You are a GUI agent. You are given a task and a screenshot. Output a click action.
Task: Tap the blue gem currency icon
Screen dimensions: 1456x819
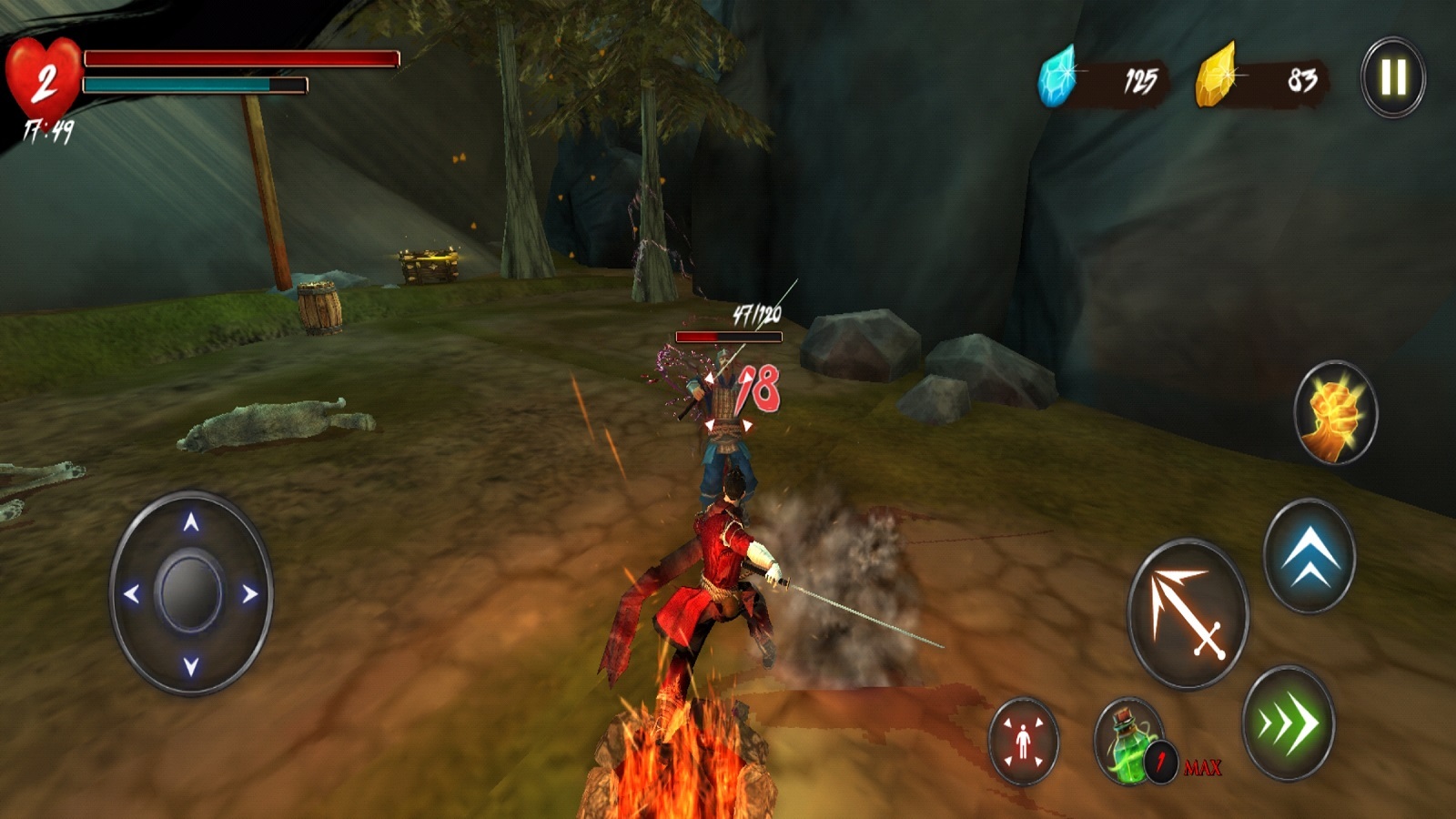(1057, 76)
